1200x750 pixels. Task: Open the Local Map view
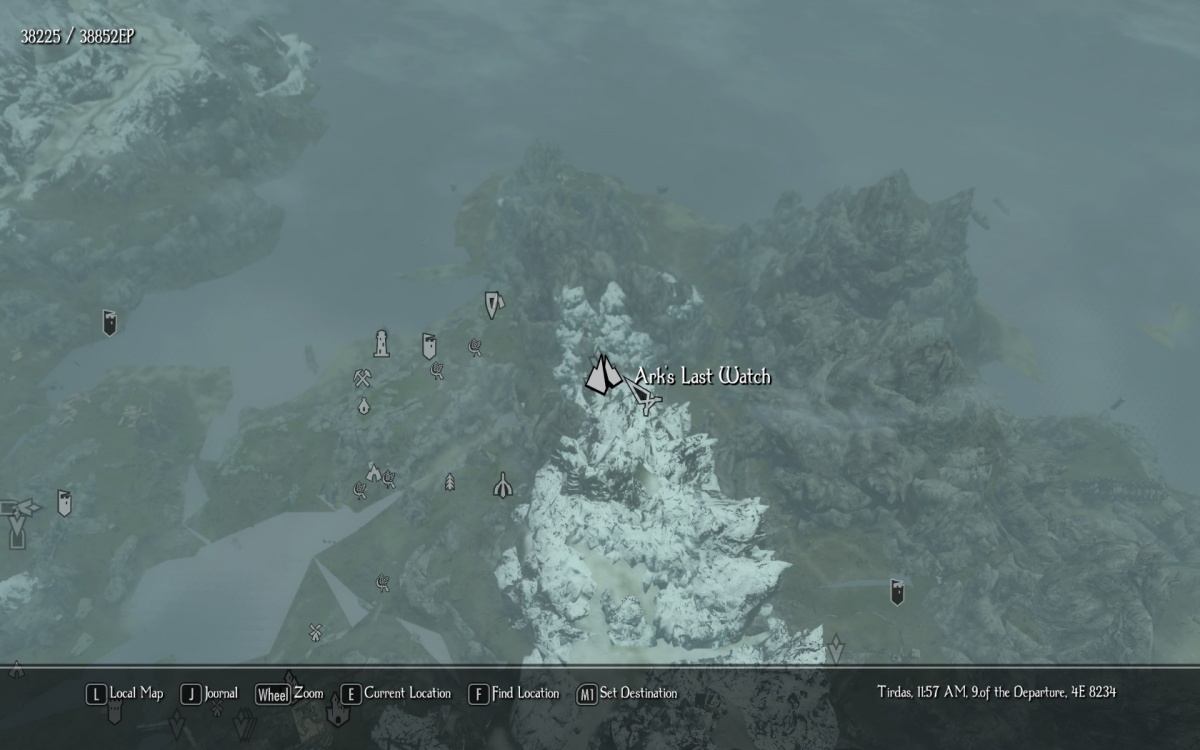(x=125, y=693)
